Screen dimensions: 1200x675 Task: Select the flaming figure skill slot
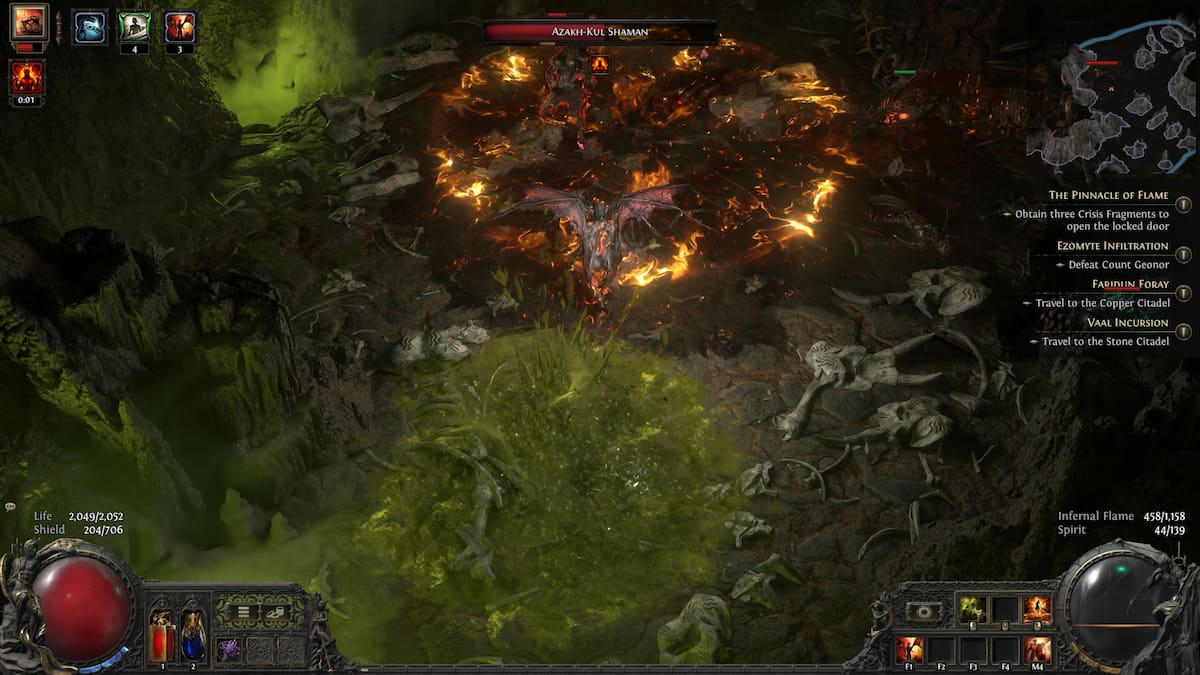(x=1037, y=610)
